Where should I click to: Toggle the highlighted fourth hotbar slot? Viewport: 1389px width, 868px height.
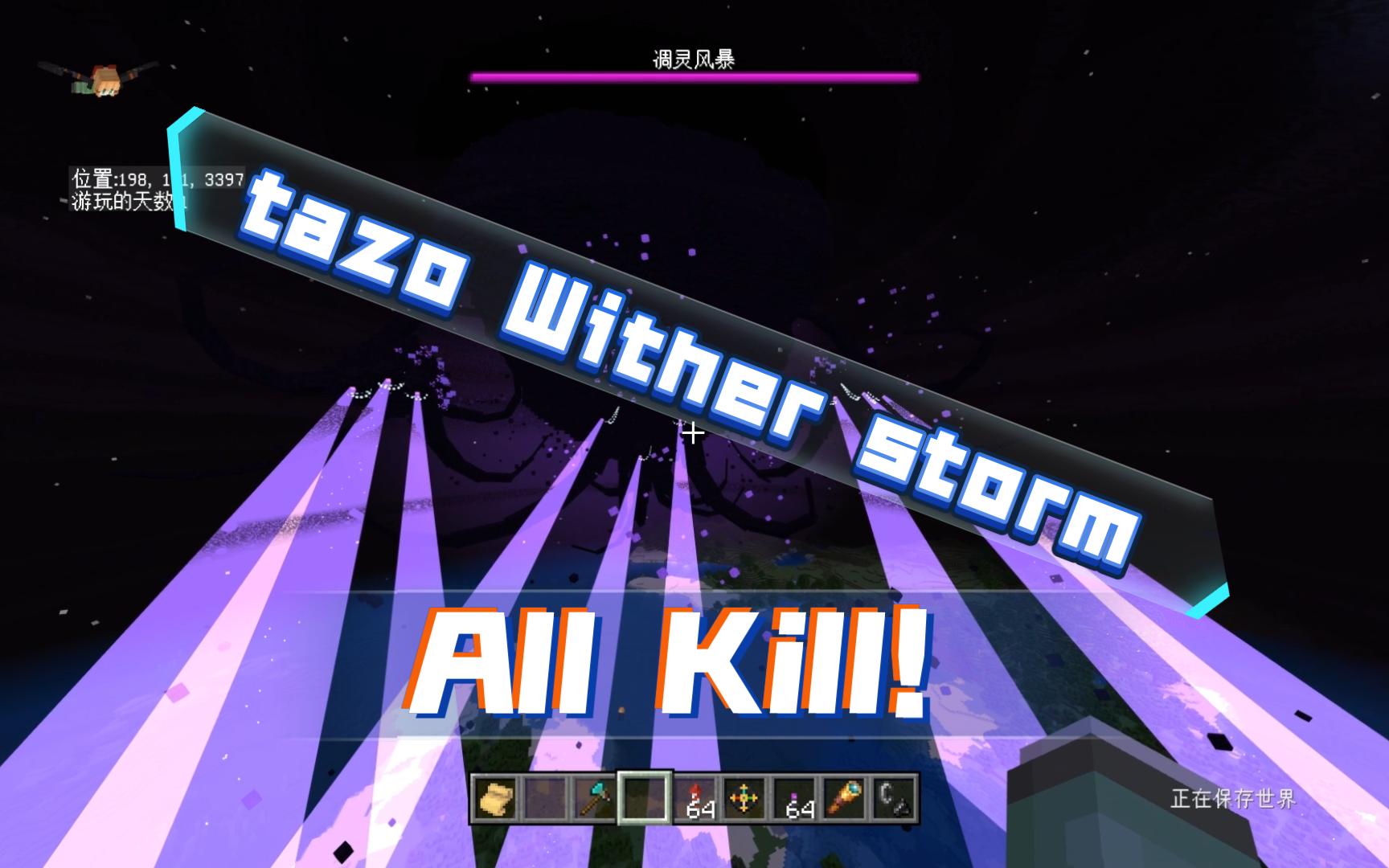point(644,800)
